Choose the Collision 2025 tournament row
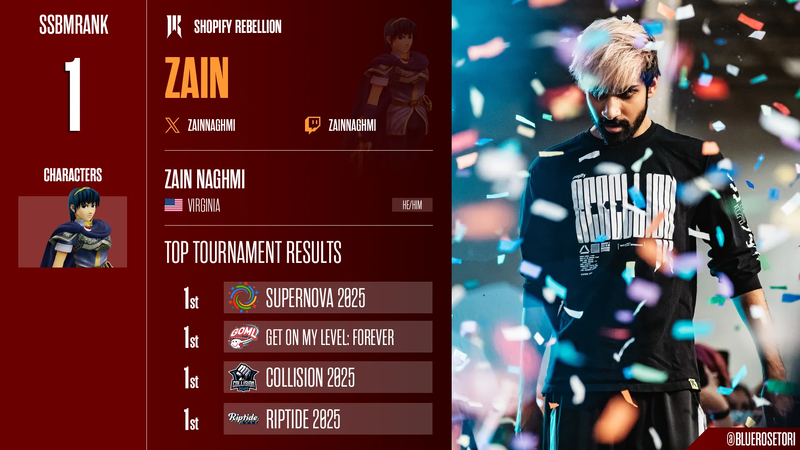Viewport: 800px width, 450px height. 328,378
